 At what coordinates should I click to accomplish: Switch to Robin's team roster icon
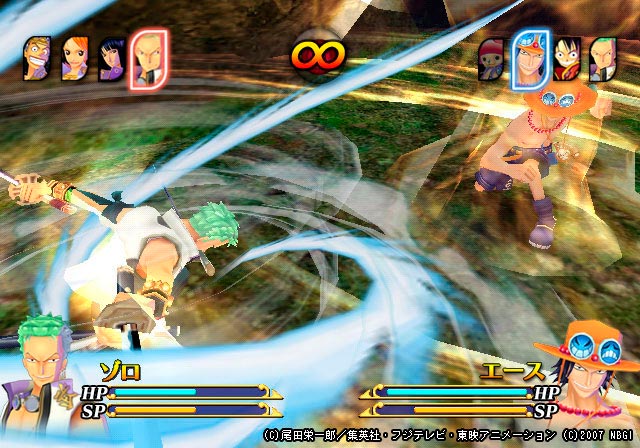coord(112,59)
